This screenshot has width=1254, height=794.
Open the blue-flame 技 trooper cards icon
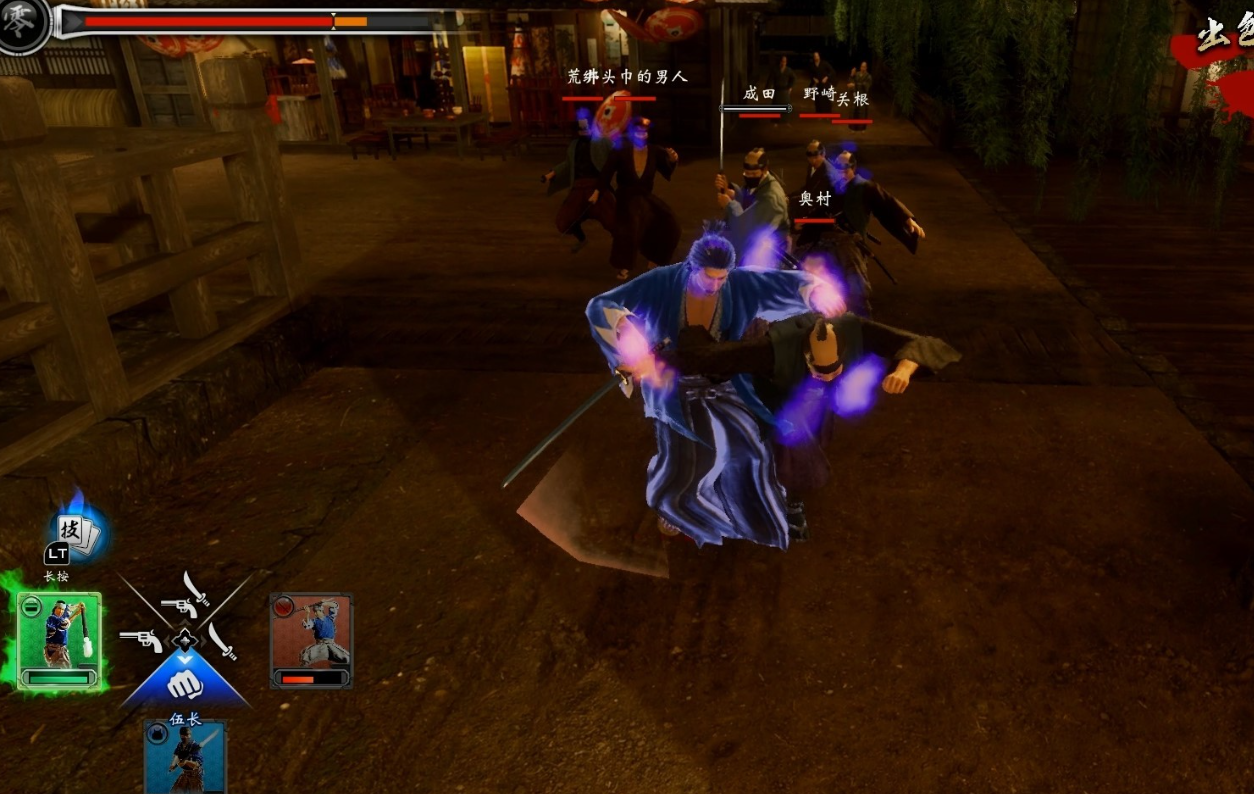tap(76, 533)
